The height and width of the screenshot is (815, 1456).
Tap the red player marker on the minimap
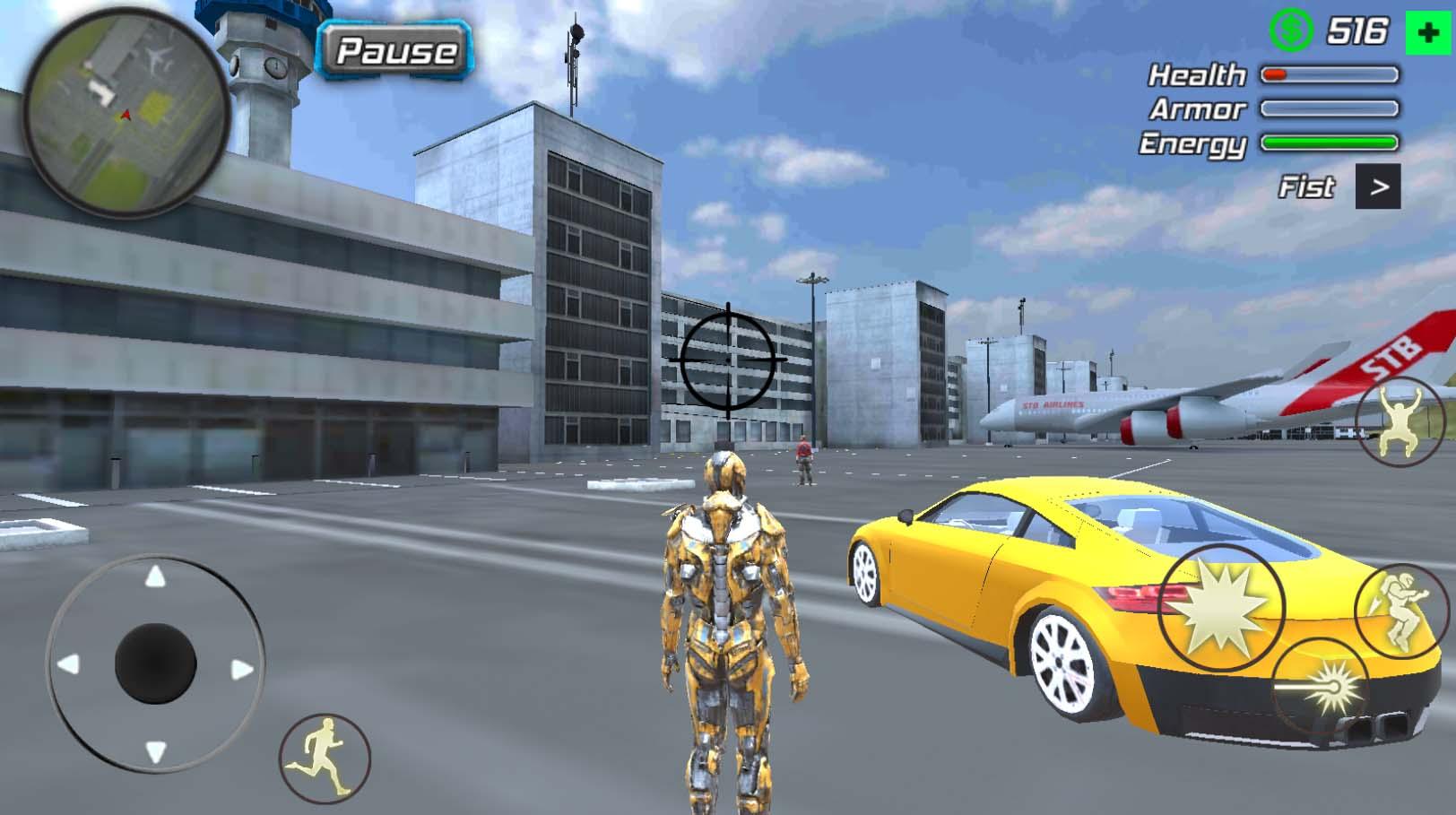coord(126,114)
